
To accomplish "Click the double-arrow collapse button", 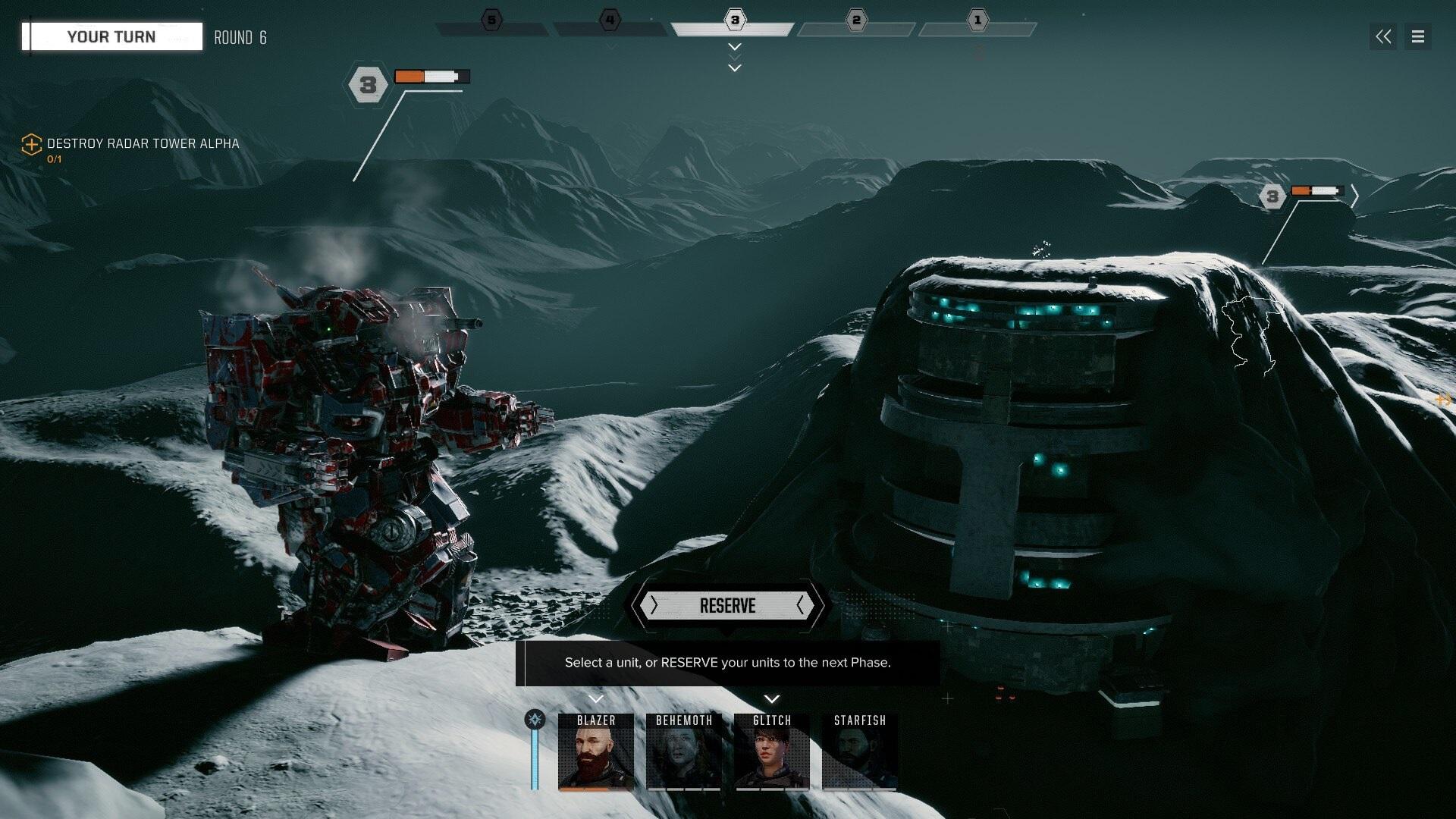I will click(1383, 36).
